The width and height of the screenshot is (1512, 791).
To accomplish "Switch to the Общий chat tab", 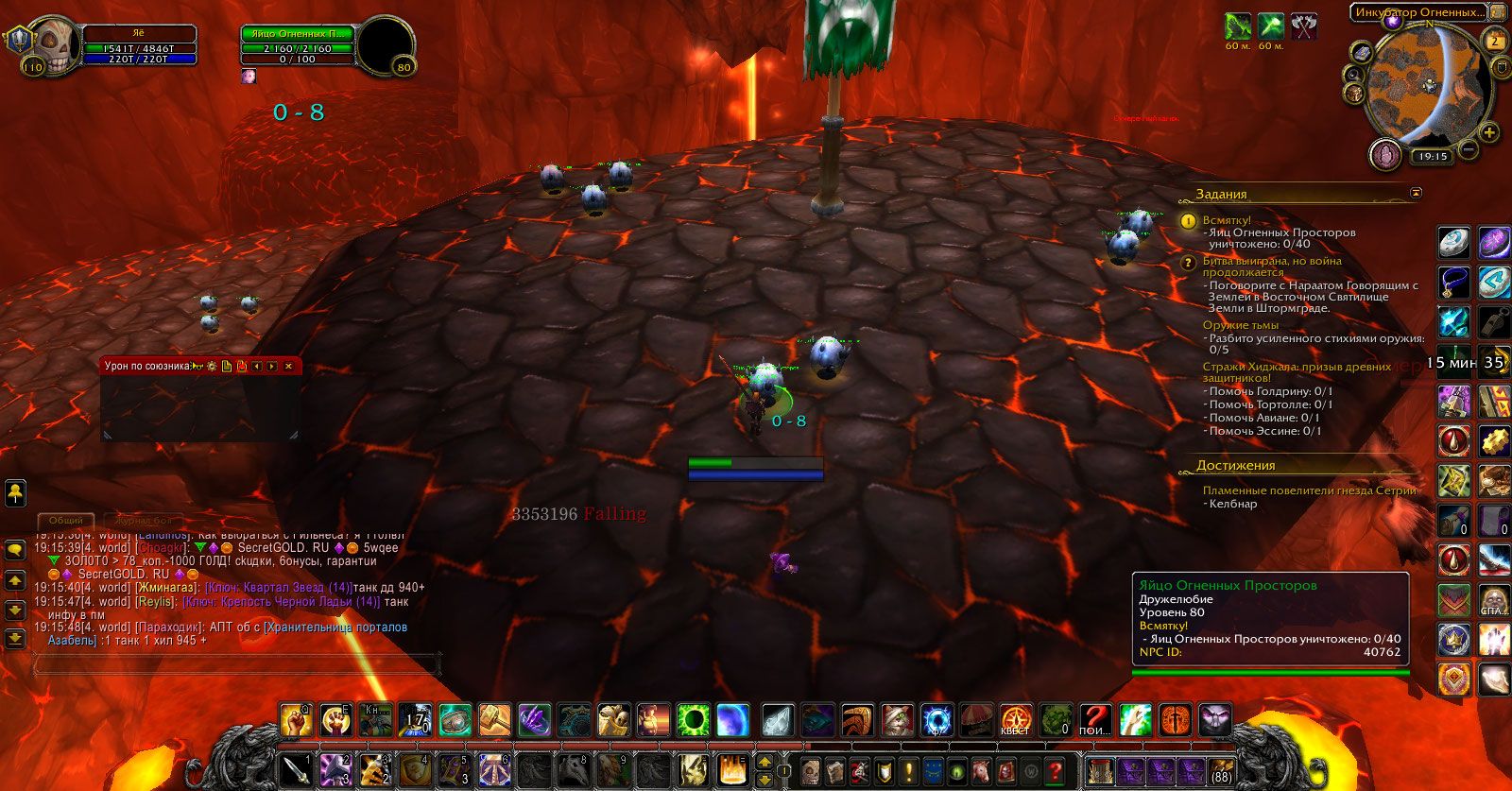I will (66, 521).
